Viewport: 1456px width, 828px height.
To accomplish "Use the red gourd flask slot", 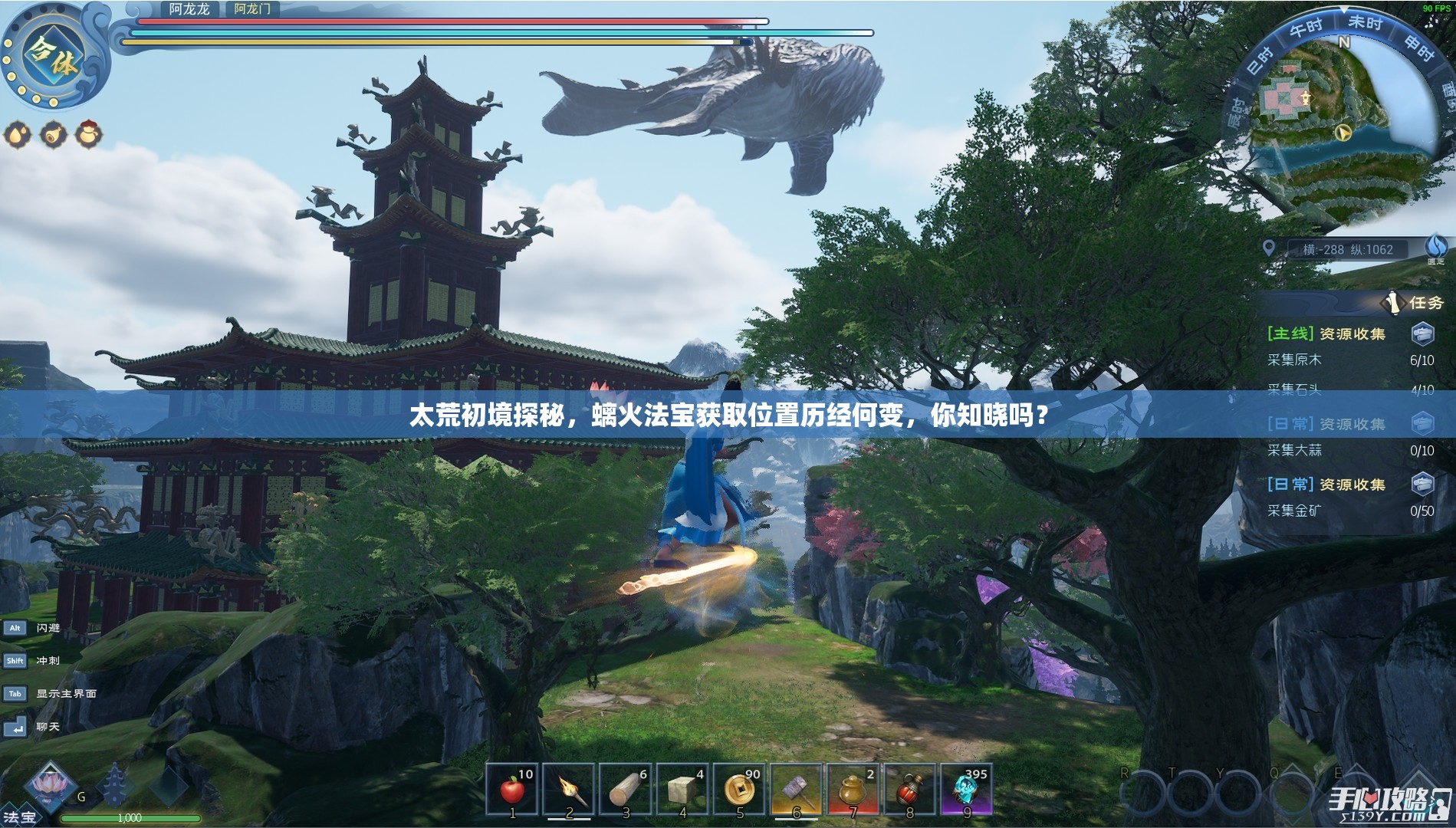I will (909, 790).
